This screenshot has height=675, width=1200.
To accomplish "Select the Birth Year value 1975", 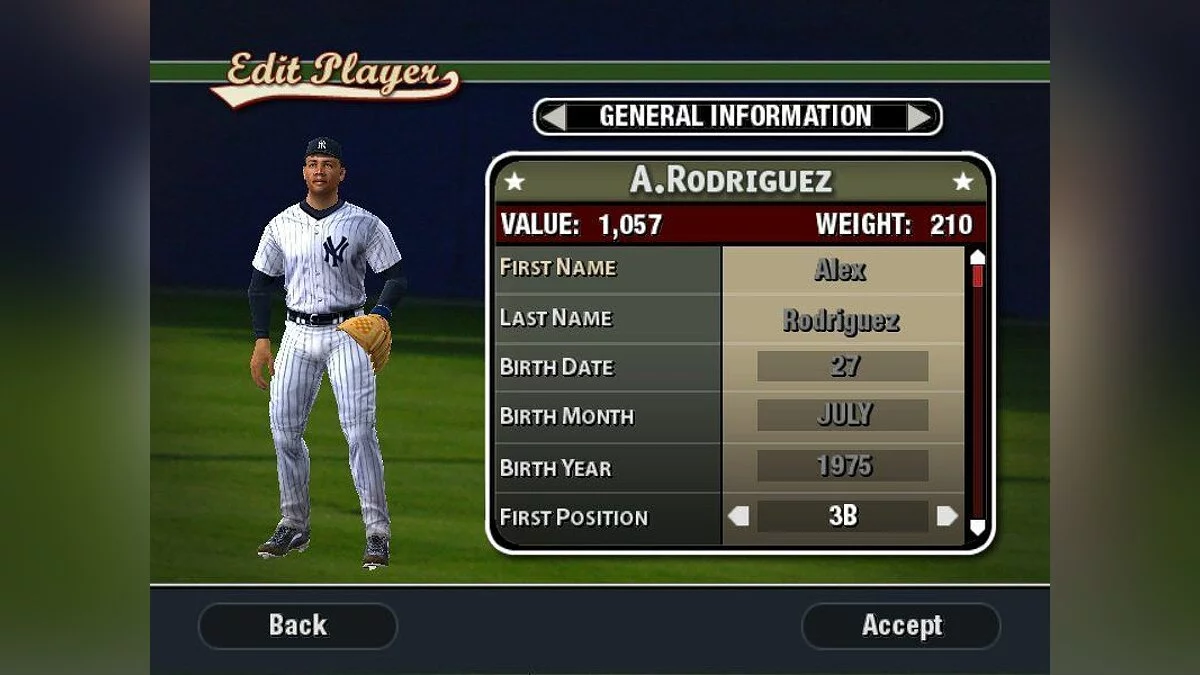I will 843,466.
